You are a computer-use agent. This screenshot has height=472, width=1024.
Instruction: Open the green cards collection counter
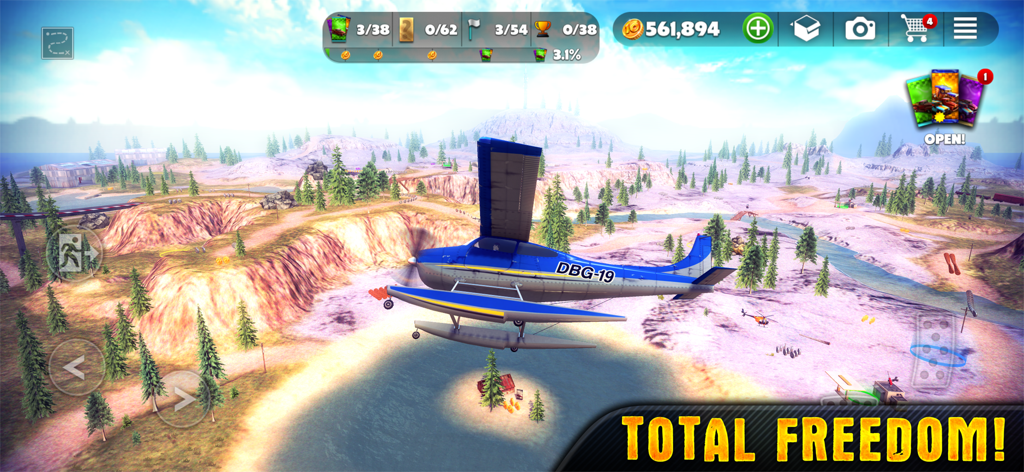(357, 29)
